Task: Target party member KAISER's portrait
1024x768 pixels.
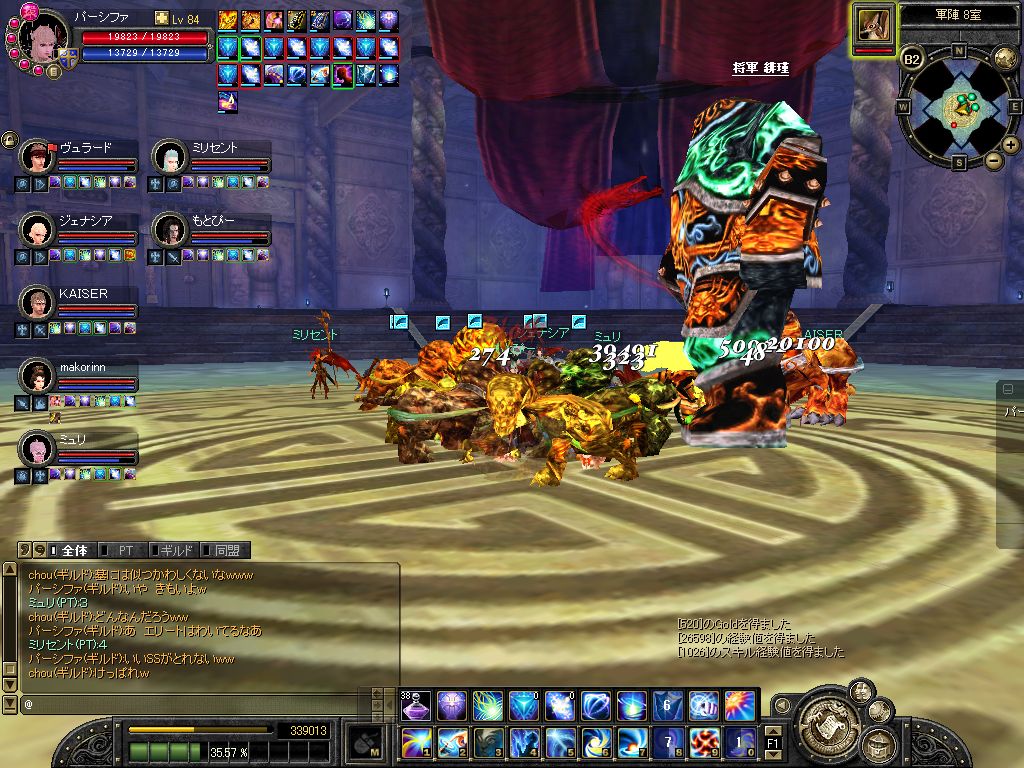Action: tap(36, 303)
